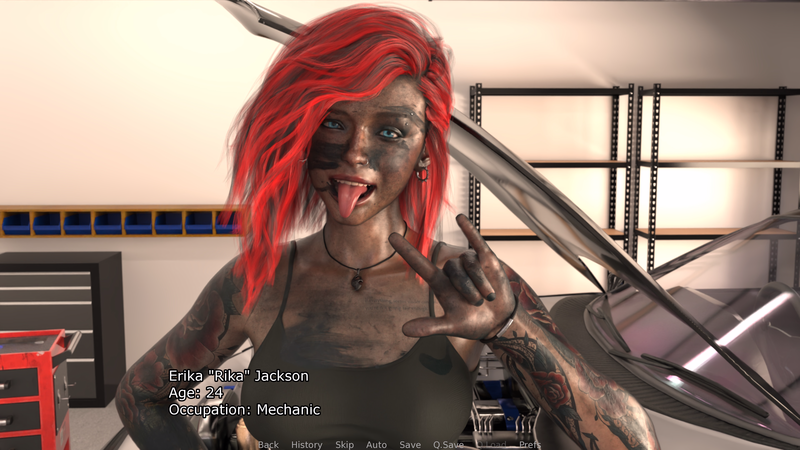
Task: Toggle Auto advance mode
Action: tap(376, 444)
